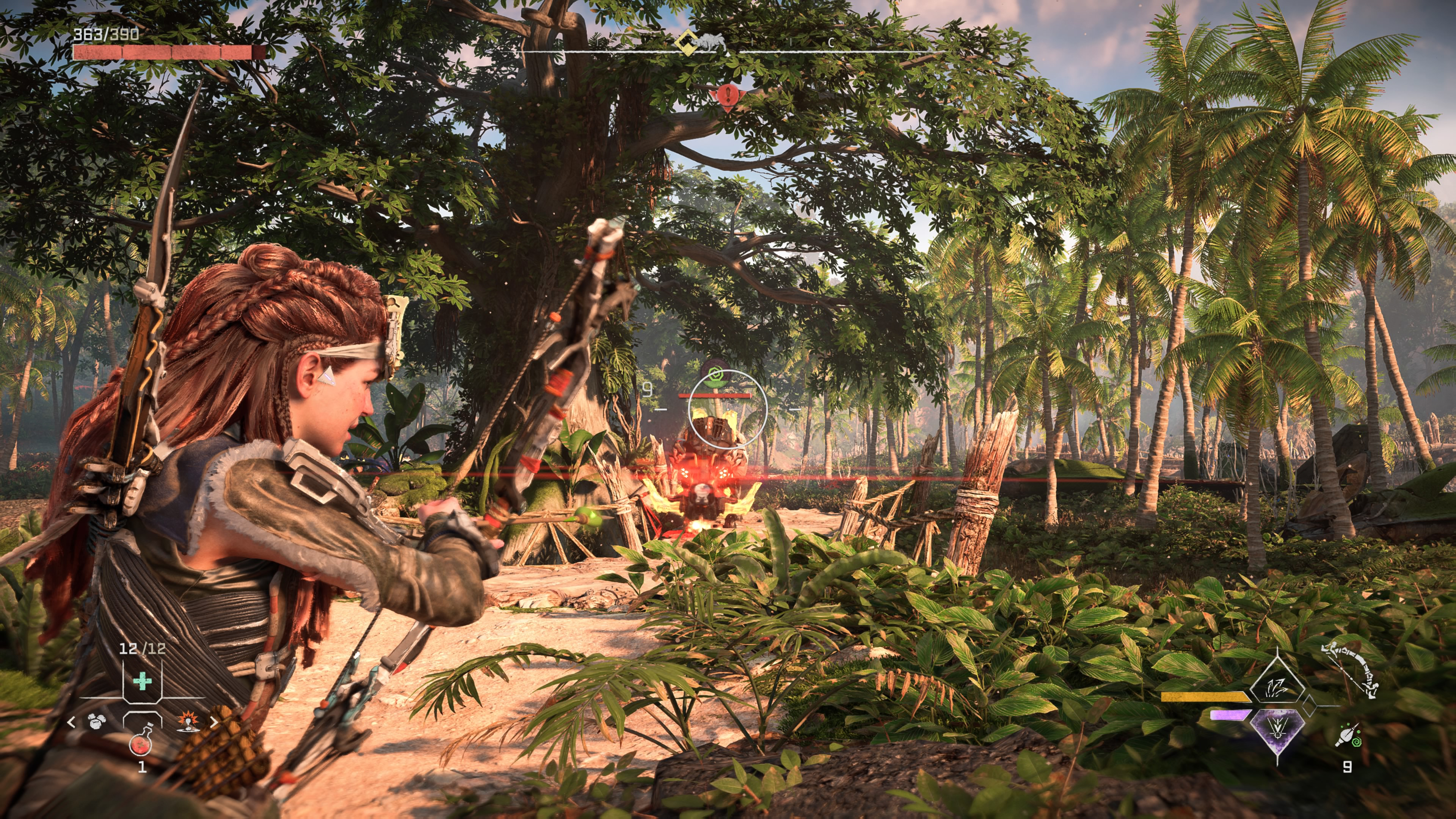Click the machine silhouette marker on compass

710,43
